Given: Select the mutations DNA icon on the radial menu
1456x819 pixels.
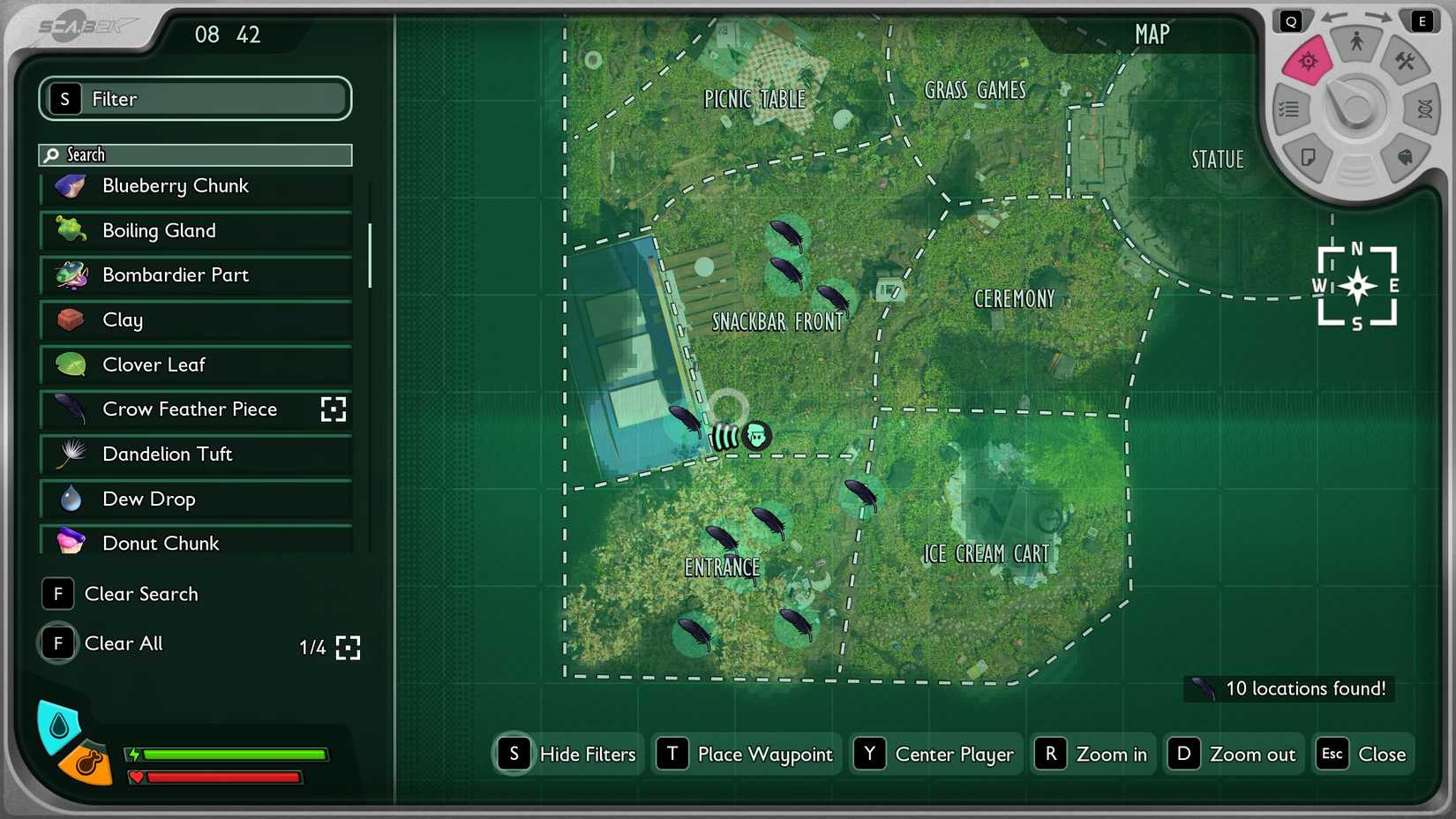Looking at the screenshot, I should (1422, 109).
